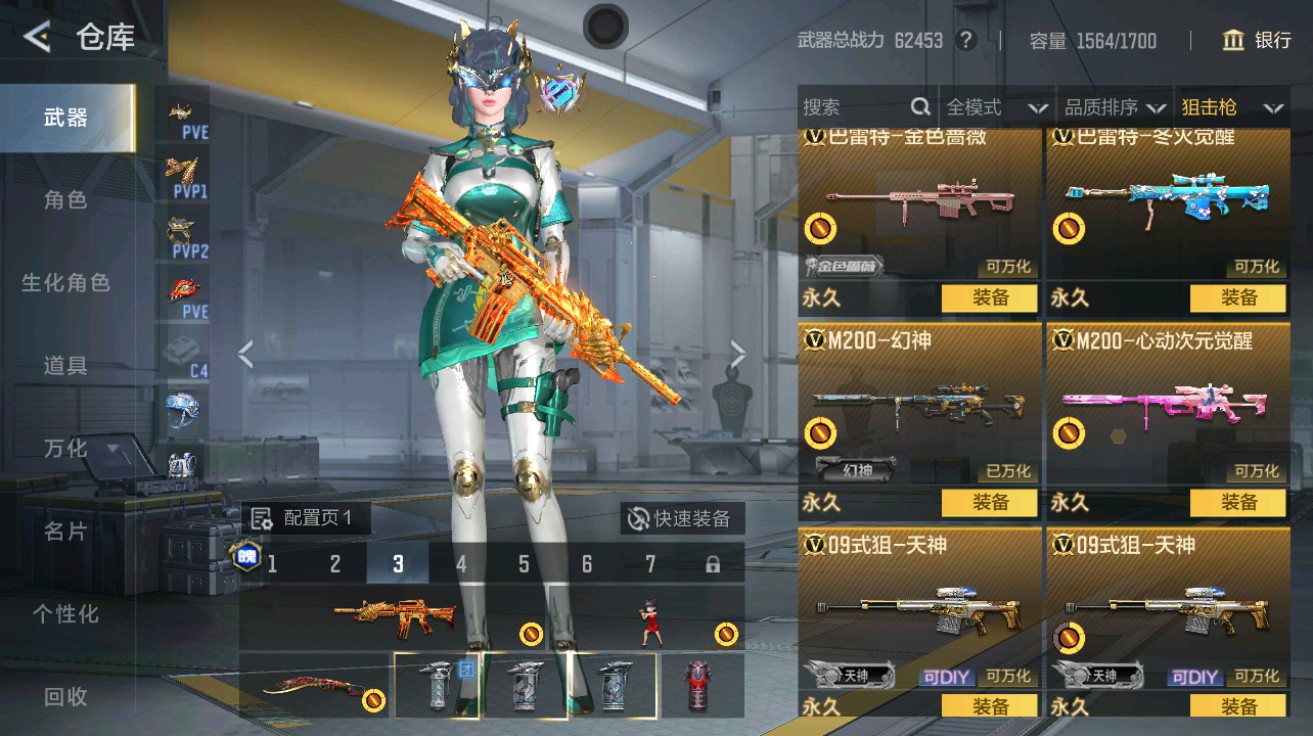Click the weapon 搜索 search field

pyautogui.click(x=855, y=107)
